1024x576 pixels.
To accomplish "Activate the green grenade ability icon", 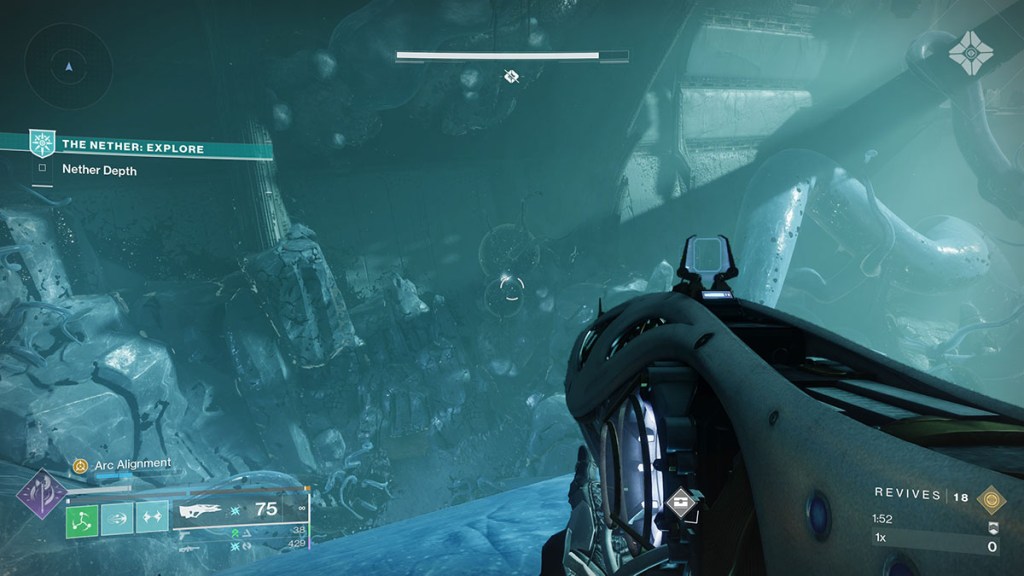I will [x=82, y=517].
